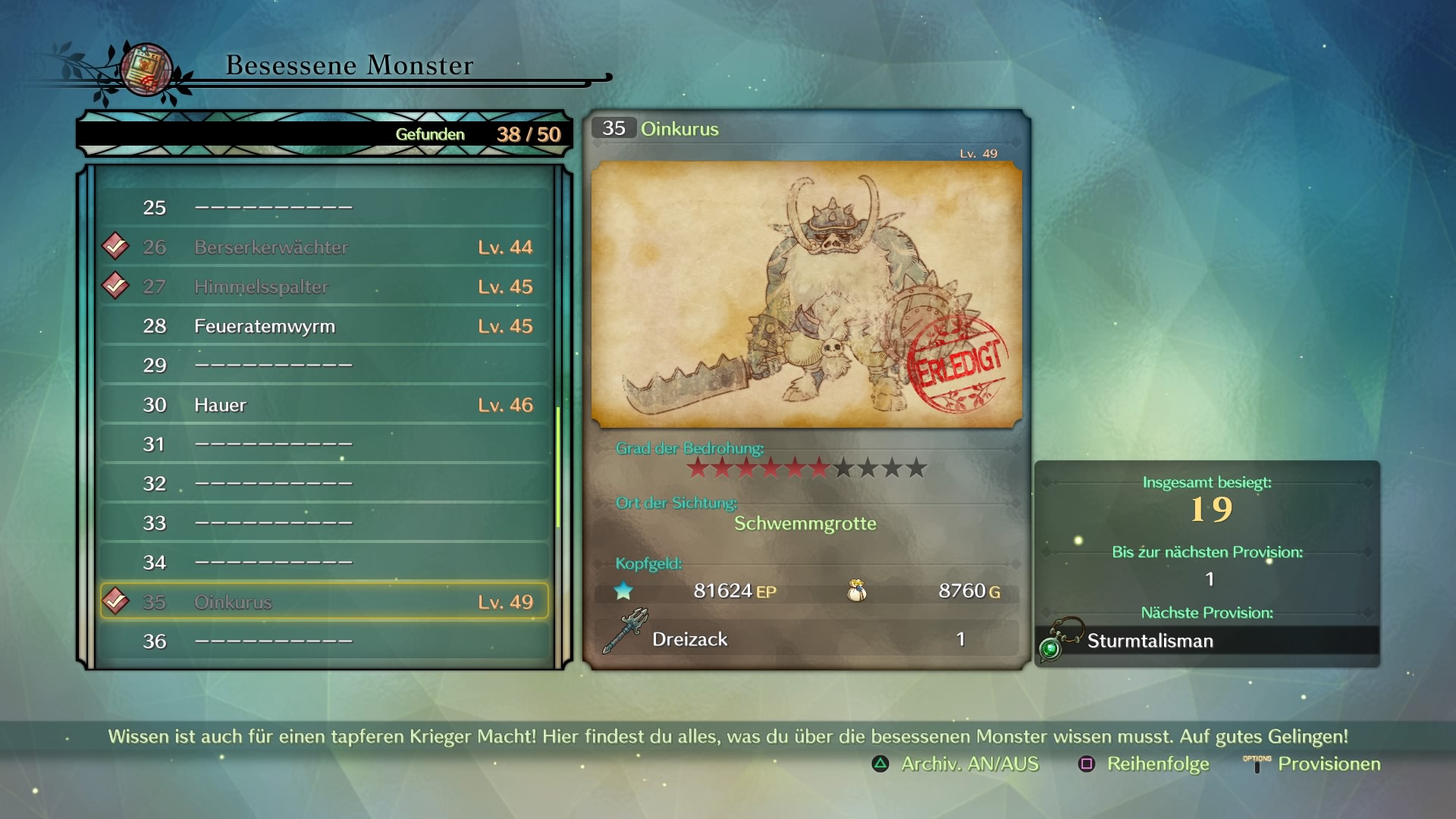Select undiscovered entry number 31
1456x819 pixels.
tap(325, 444)
